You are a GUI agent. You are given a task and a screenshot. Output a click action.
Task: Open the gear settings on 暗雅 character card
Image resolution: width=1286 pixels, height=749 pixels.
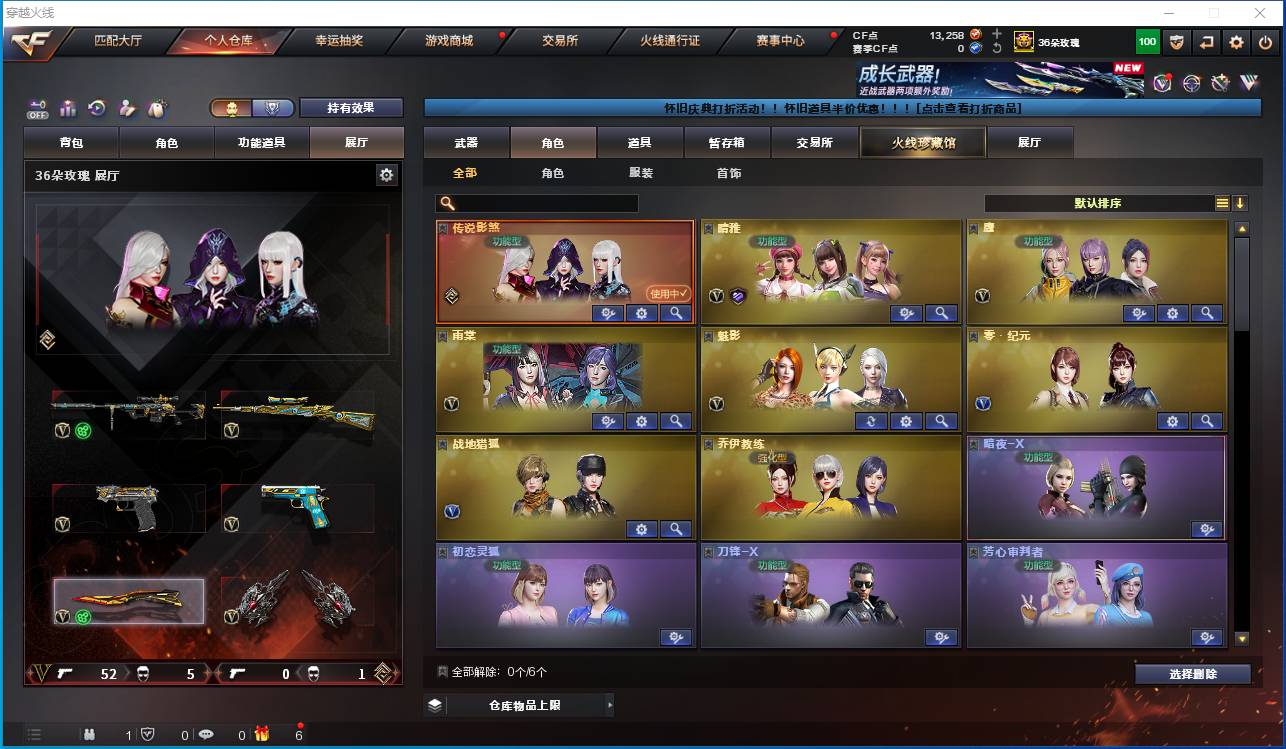click(x=906, y=313)
